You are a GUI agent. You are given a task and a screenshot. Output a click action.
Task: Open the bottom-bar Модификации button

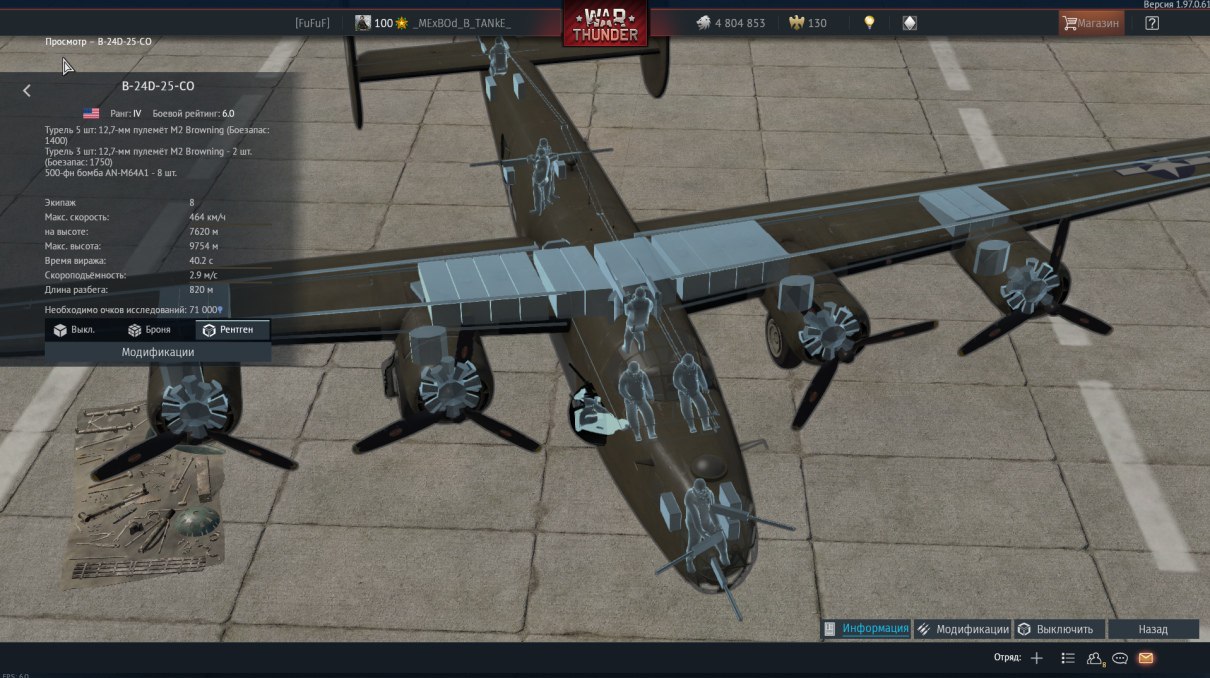[x=963, y=629]
